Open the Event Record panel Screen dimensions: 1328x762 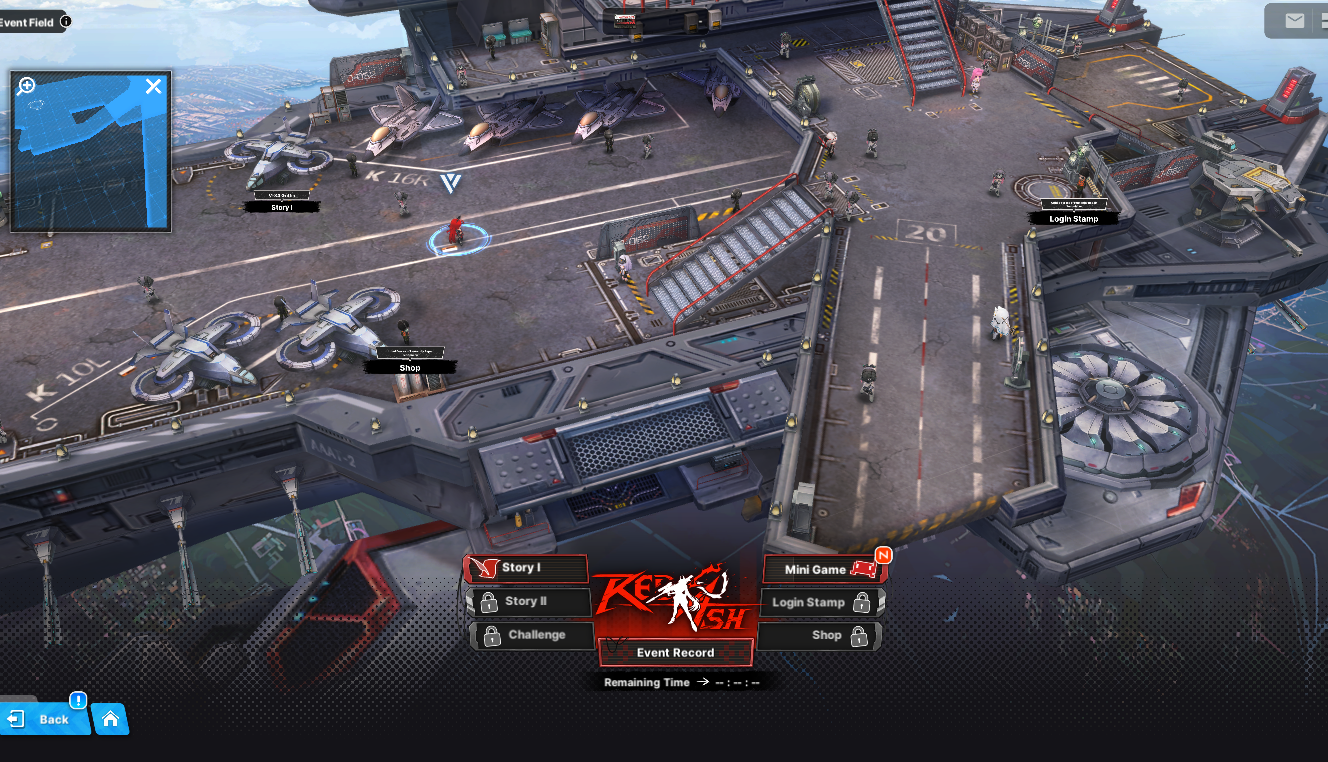coord(675,652)
